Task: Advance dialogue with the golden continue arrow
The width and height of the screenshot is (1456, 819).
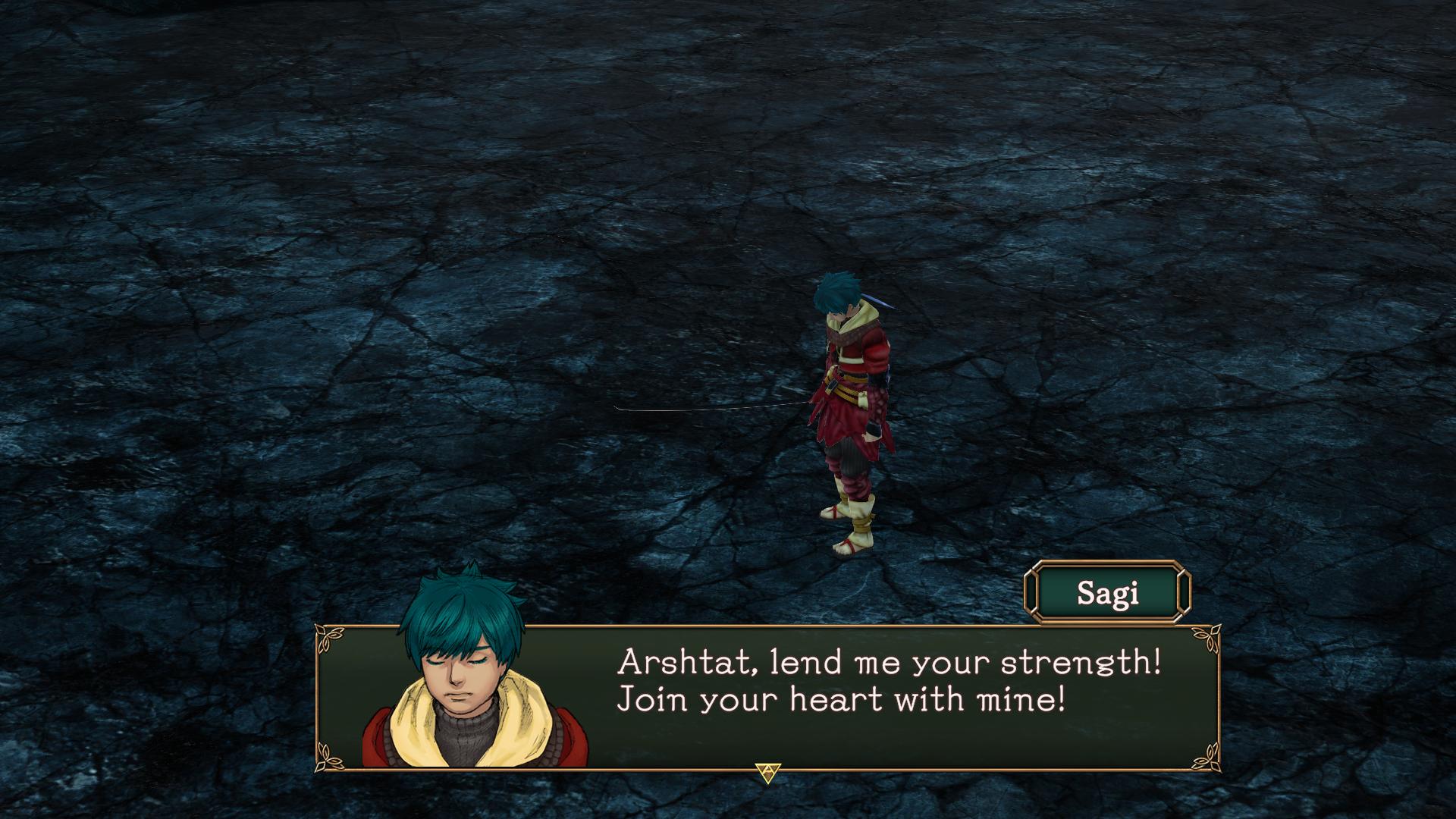Action: coord(768,772)
